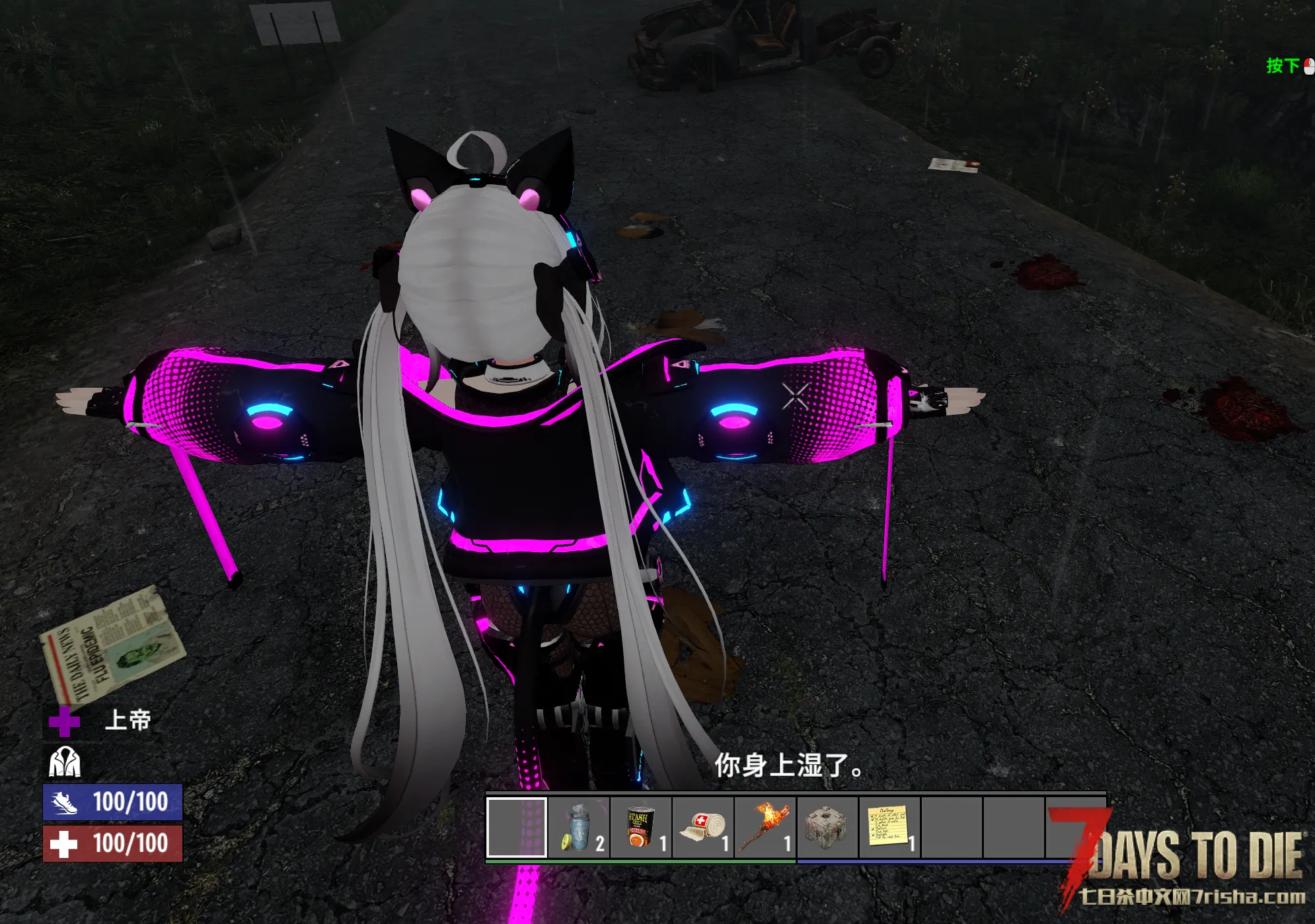The height and width of the screenshot is (924, 1315).
Task: Pick the land claim block slot
Action: click(827, 828)
